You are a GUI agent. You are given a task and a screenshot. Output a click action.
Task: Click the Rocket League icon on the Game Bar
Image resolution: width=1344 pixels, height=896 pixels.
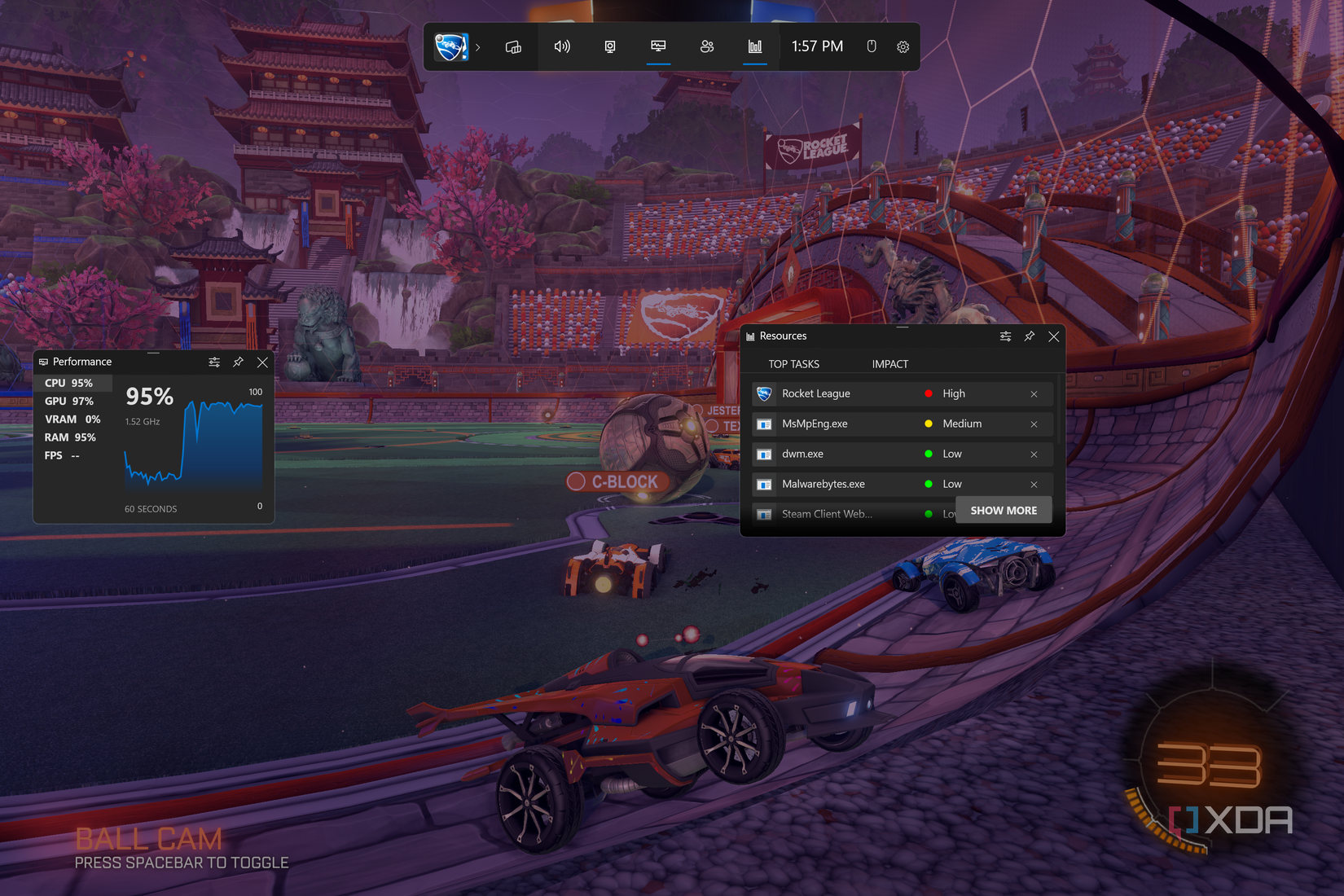(451, 46)
